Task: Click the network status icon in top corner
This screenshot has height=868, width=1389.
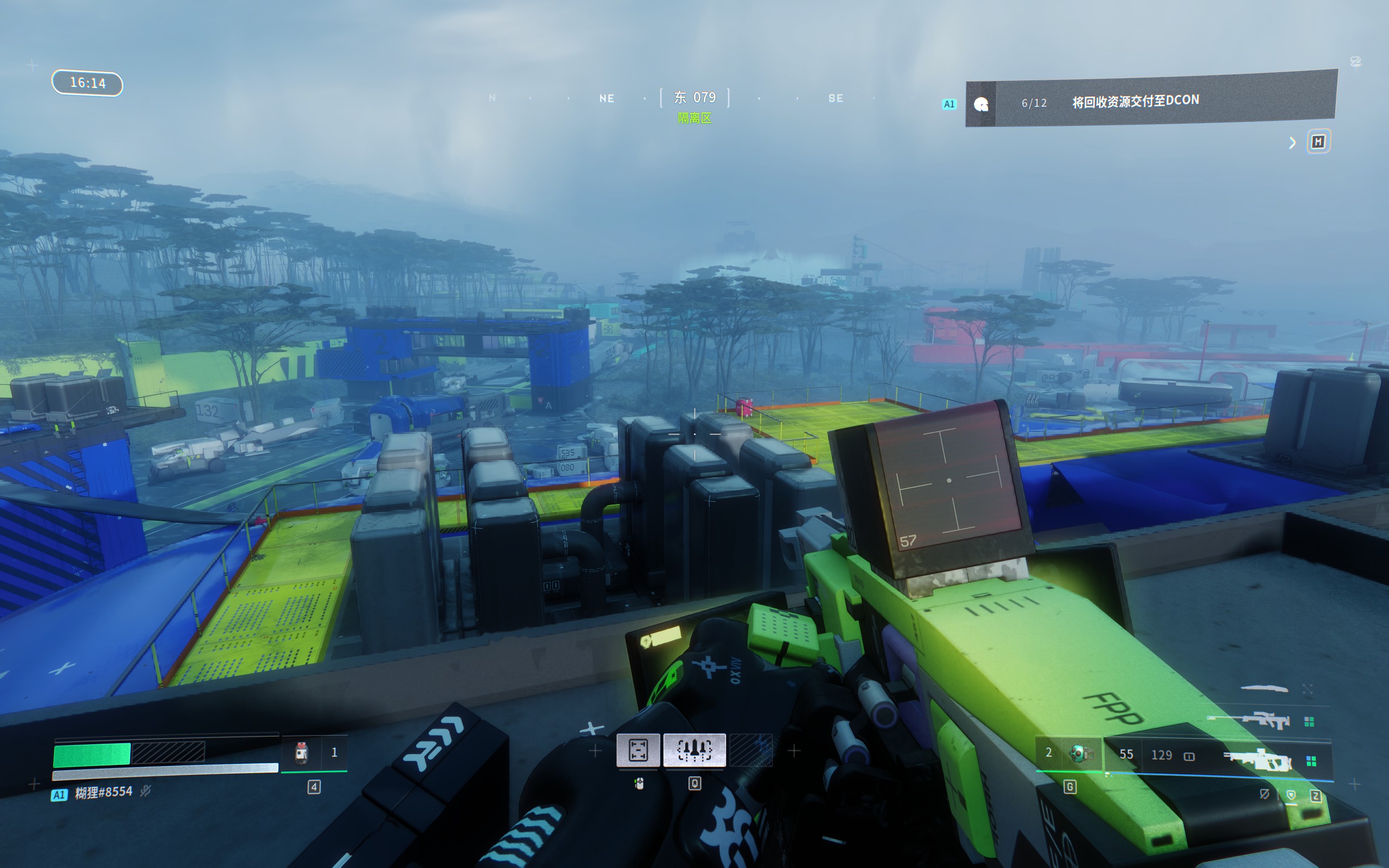Action: (1355, 61)
